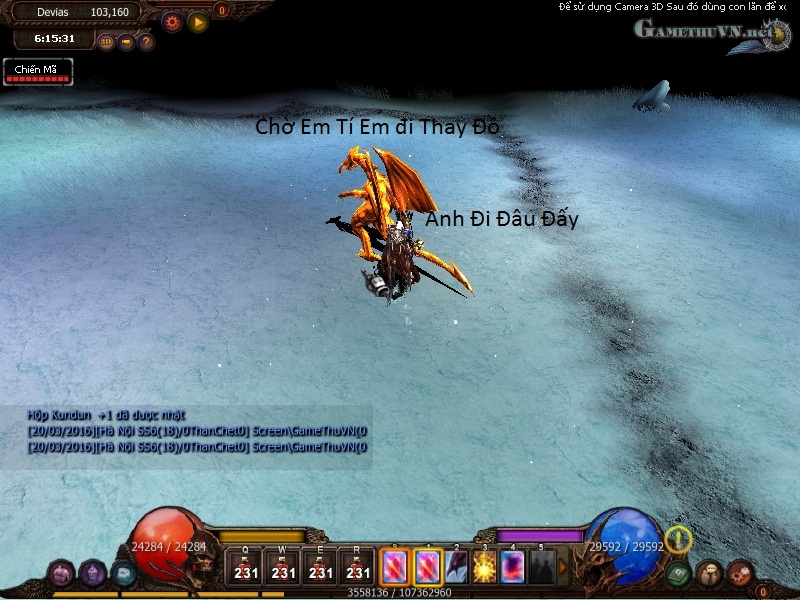Use the potion in slot W
This screenshot has width=800, height=600.
283,566
